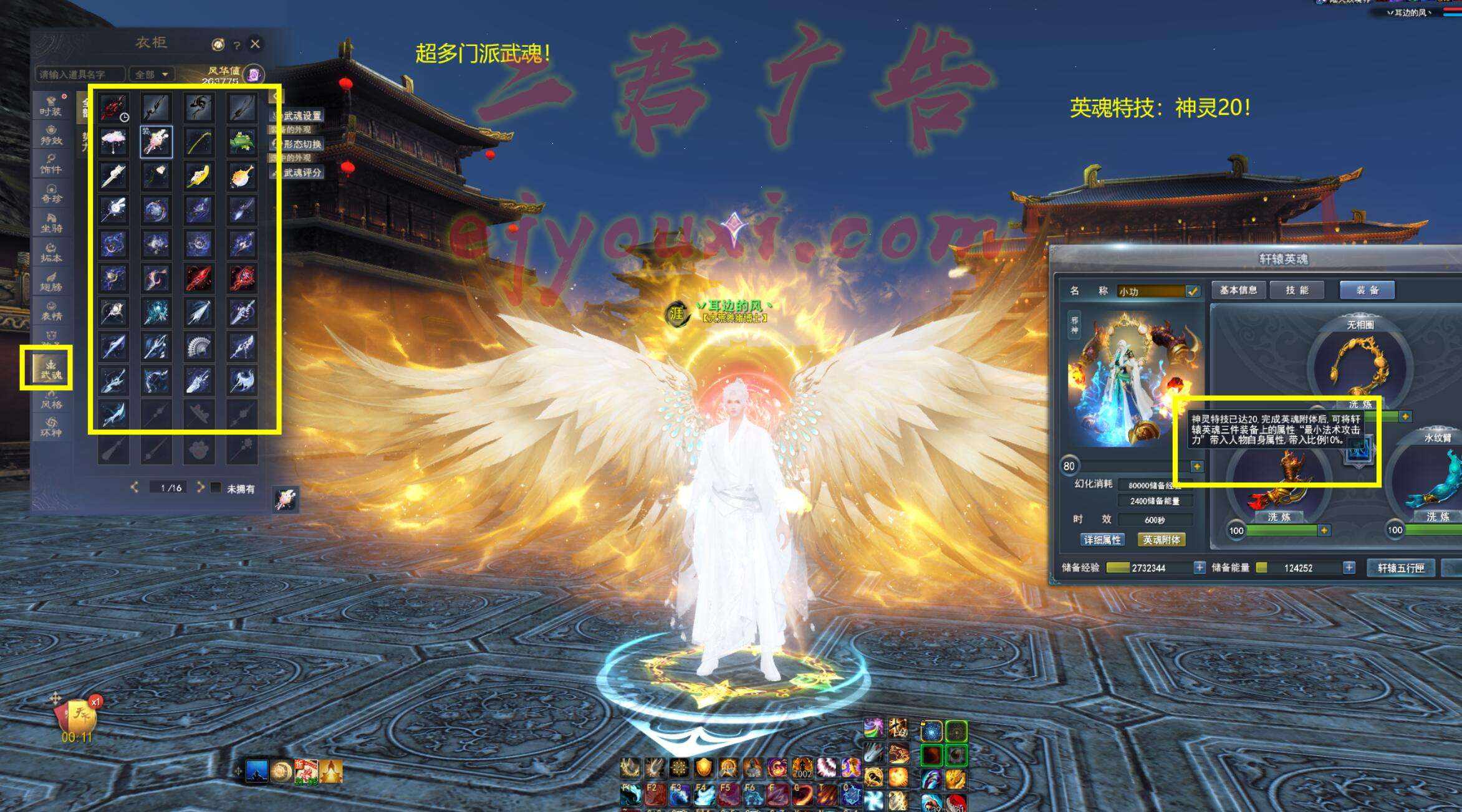This screenshot has height=812, width=1462.
Task: View 详细属性 detailed attributes
Action: [x=1102, y=540]
